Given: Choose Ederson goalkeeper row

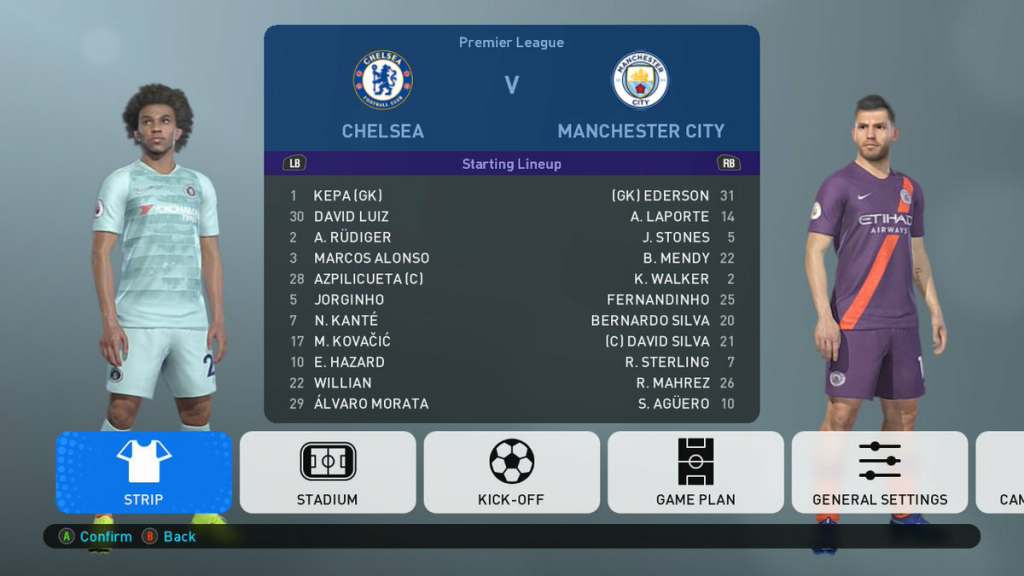Looking at the screenshot, I should pyautogui.click(x=660, y=196).
